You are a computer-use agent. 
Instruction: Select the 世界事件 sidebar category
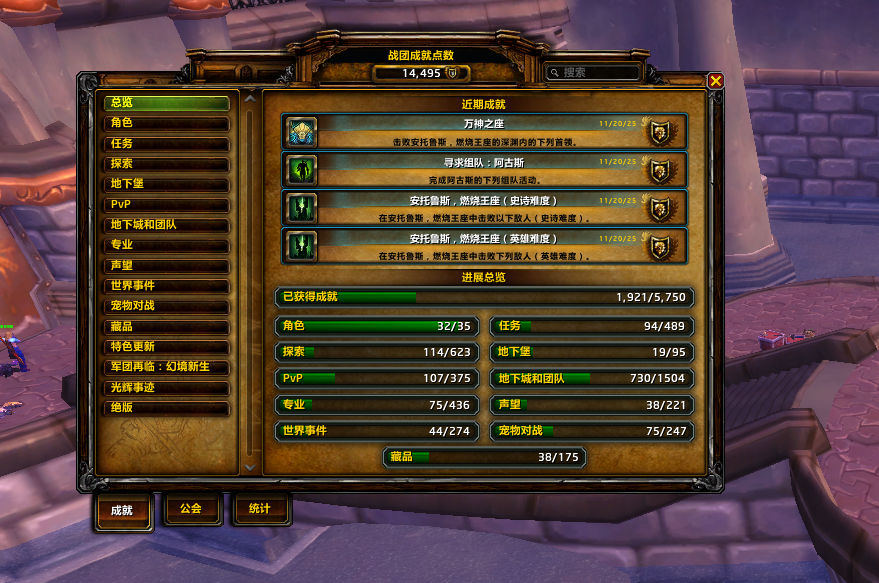167,286
